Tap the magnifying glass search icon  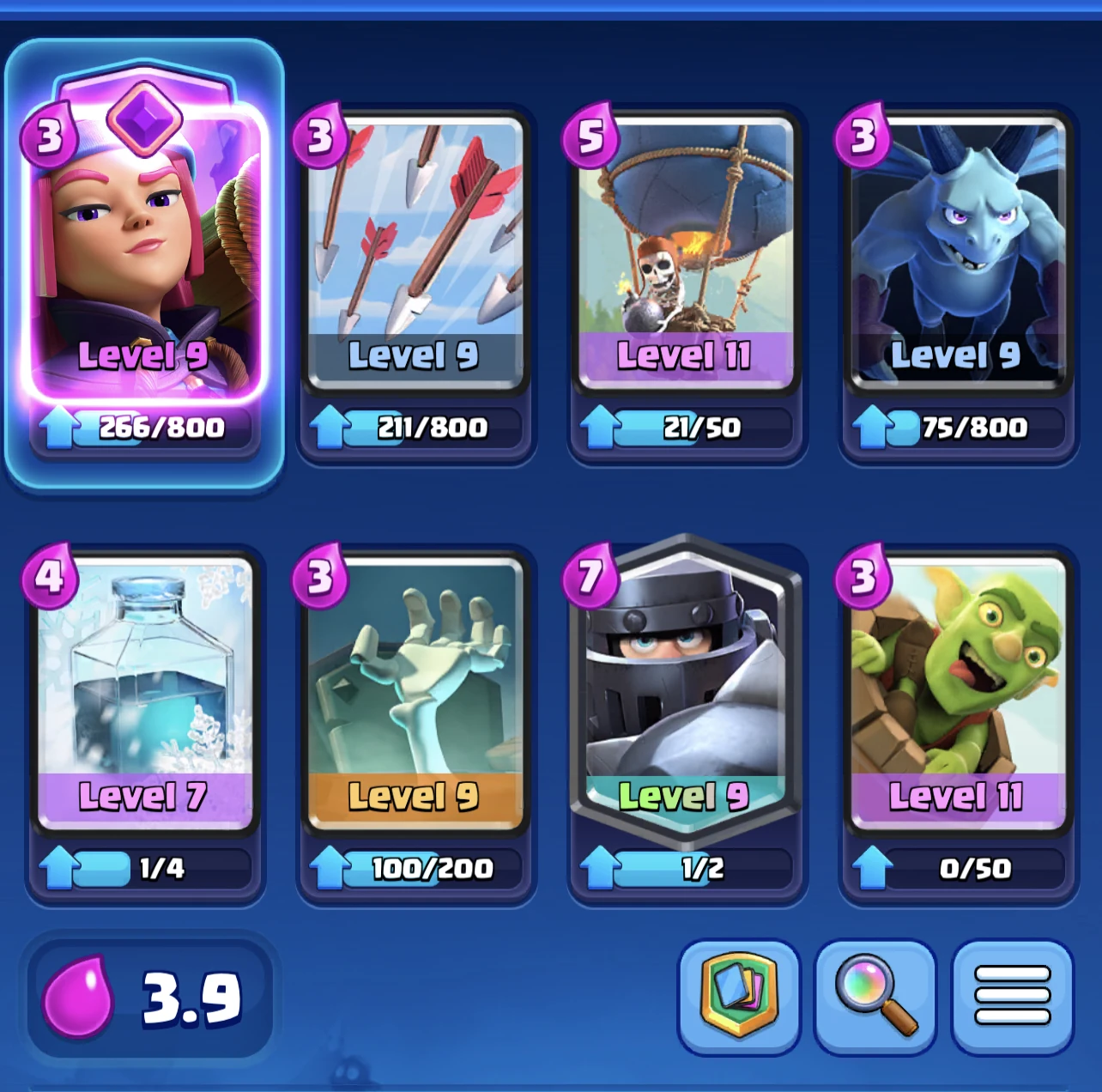point(875,996)
